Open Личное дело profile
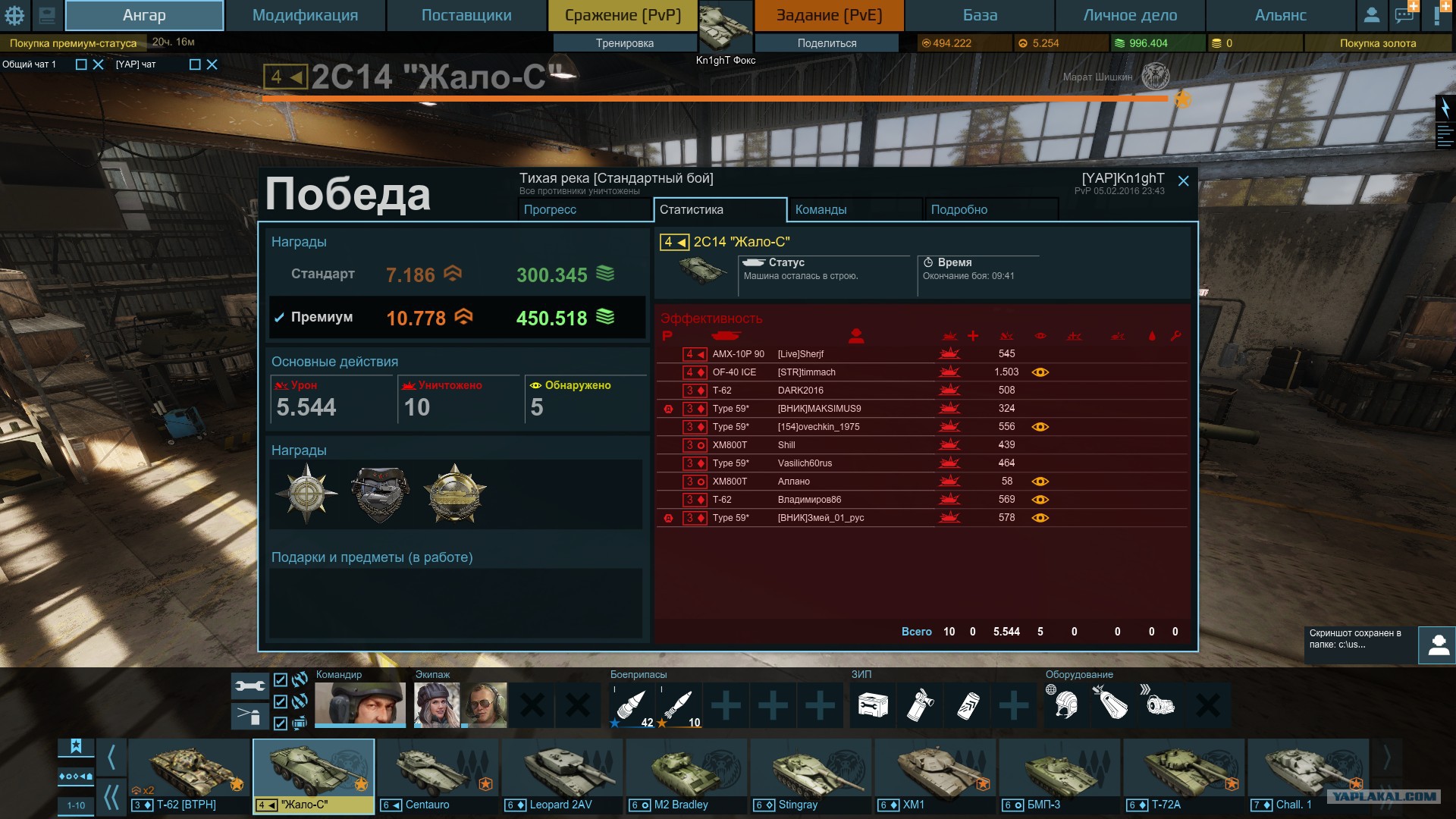The width and height of the screenshot is (1456, 819). pyautogui.click(x=1130, y=15)
